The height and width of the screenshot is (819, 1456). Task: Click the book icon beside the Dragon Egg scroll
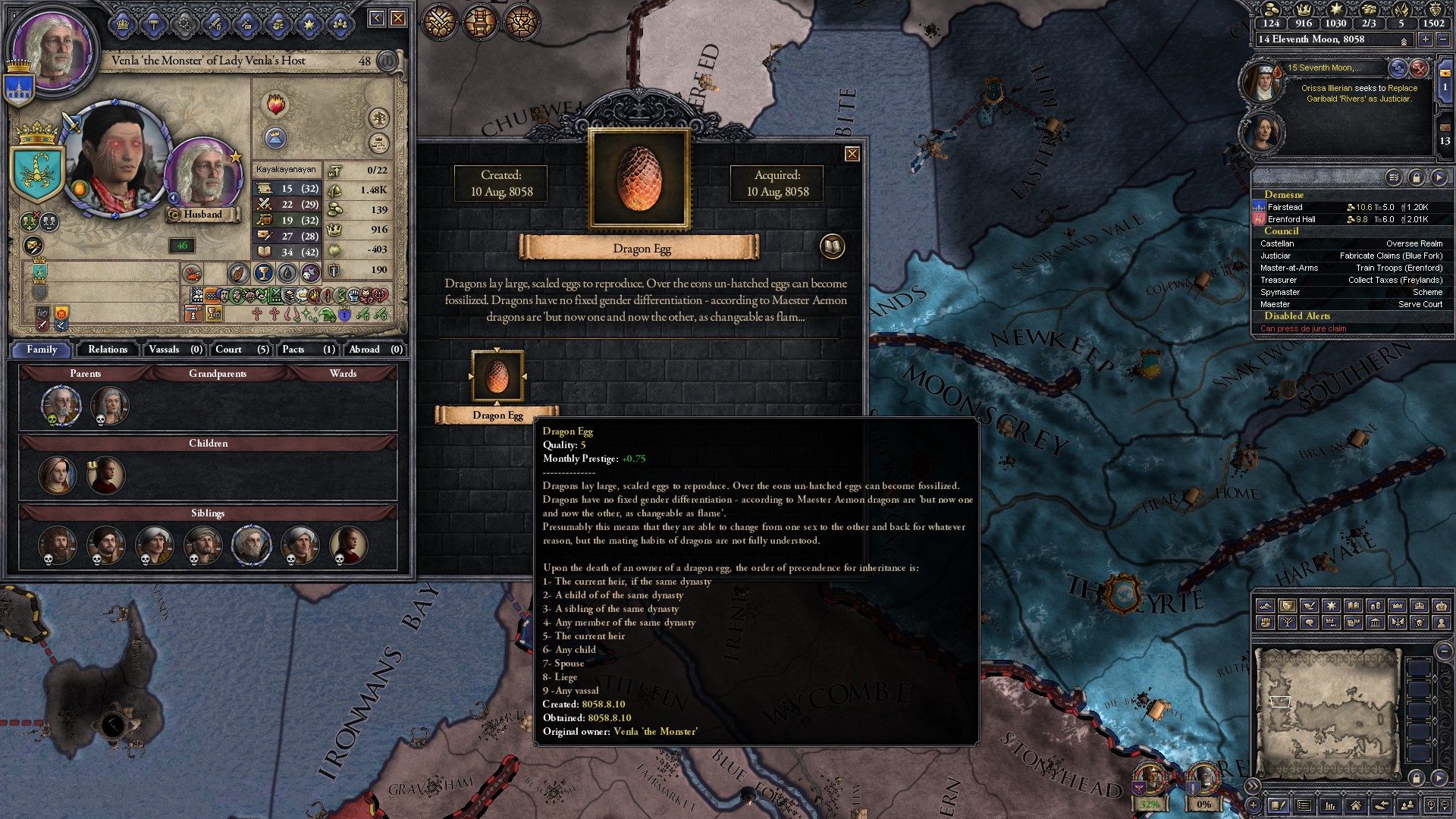831,246
